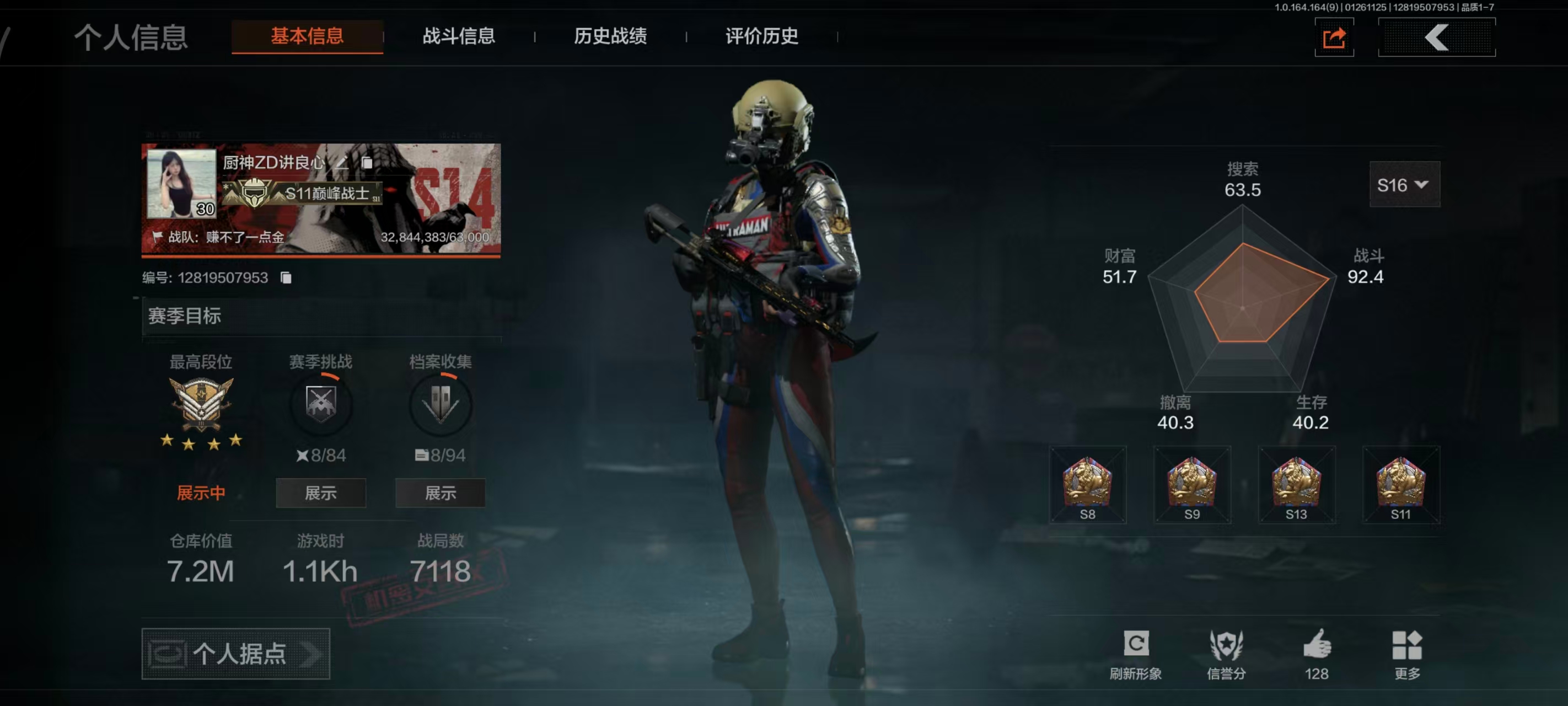The image size is (1568, 706).
Task: Click the back arrow button
Action: (x=1437, y=38)
